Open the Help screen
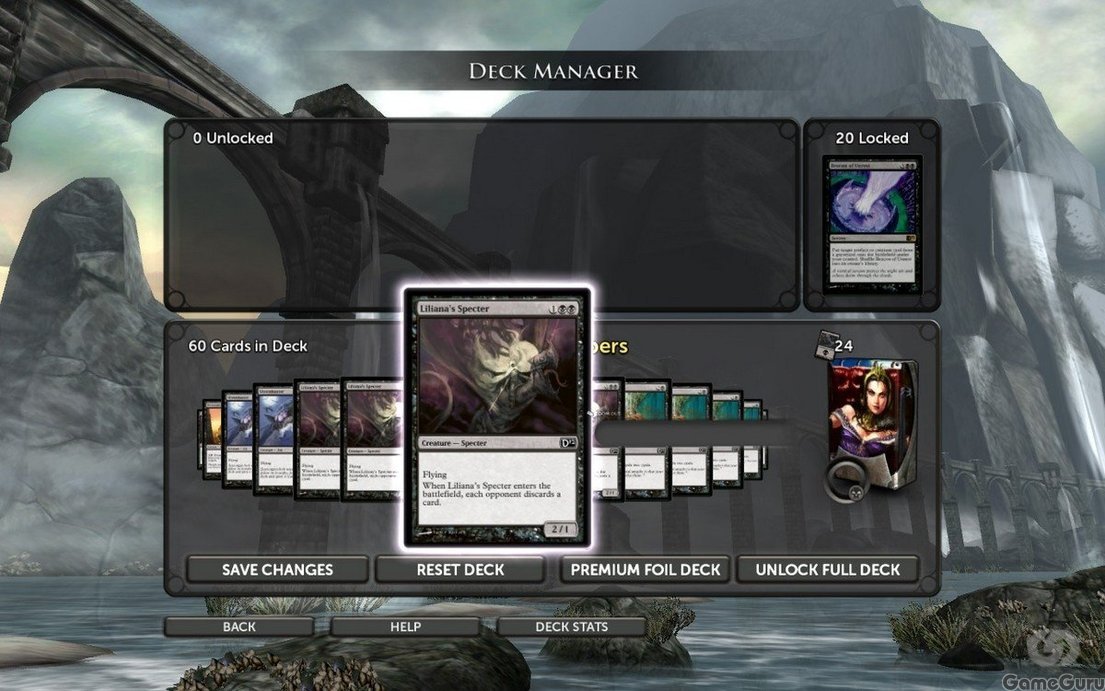Image resolution: width=1105 pixels, height=691 pixels. (405, 627)
